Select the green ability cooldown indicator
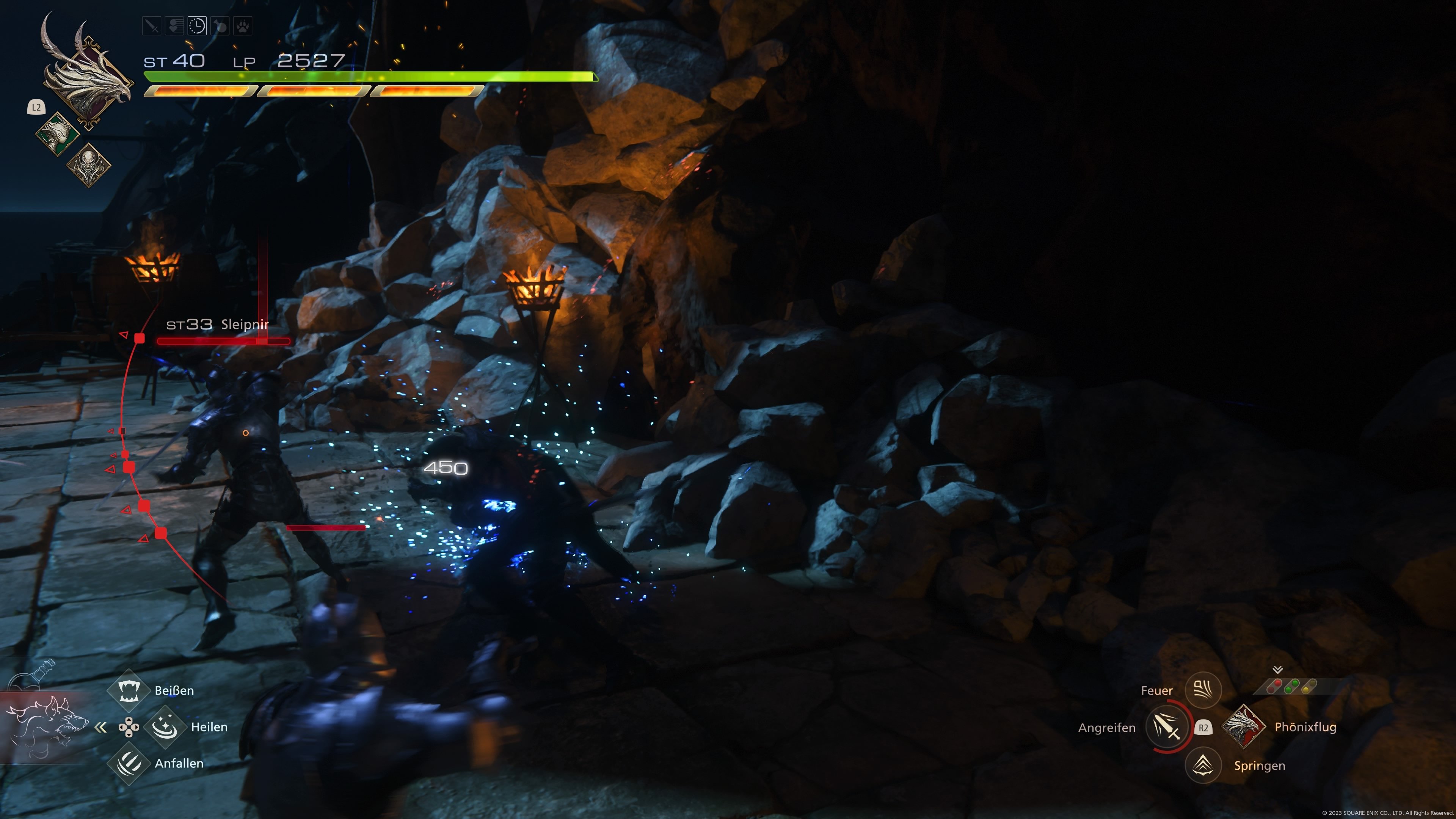The width and height of the screenshot is (1456, 819). point(1291,687)
